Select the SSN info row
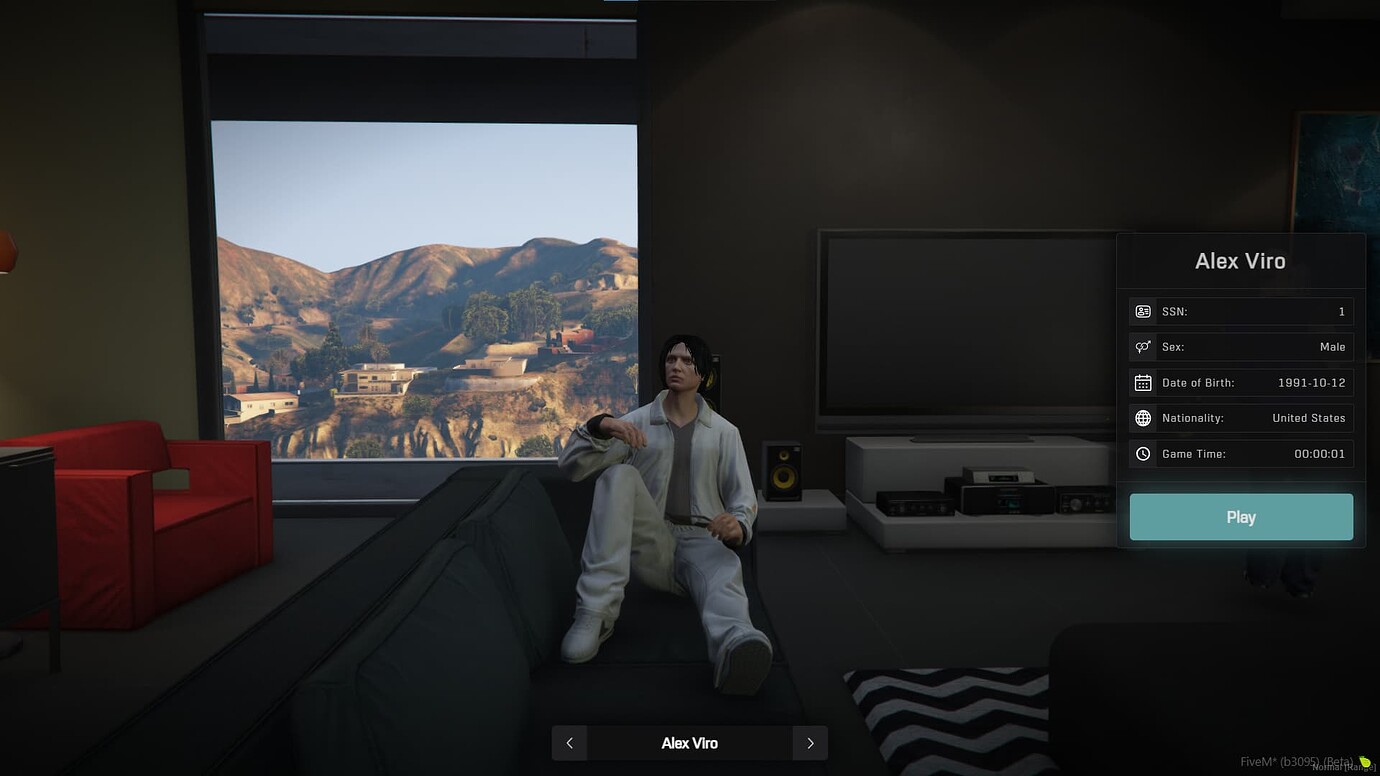Image resolution: width=1380 pixels, height=776 pixels. pyautogui.click(x=1241, y=310)
